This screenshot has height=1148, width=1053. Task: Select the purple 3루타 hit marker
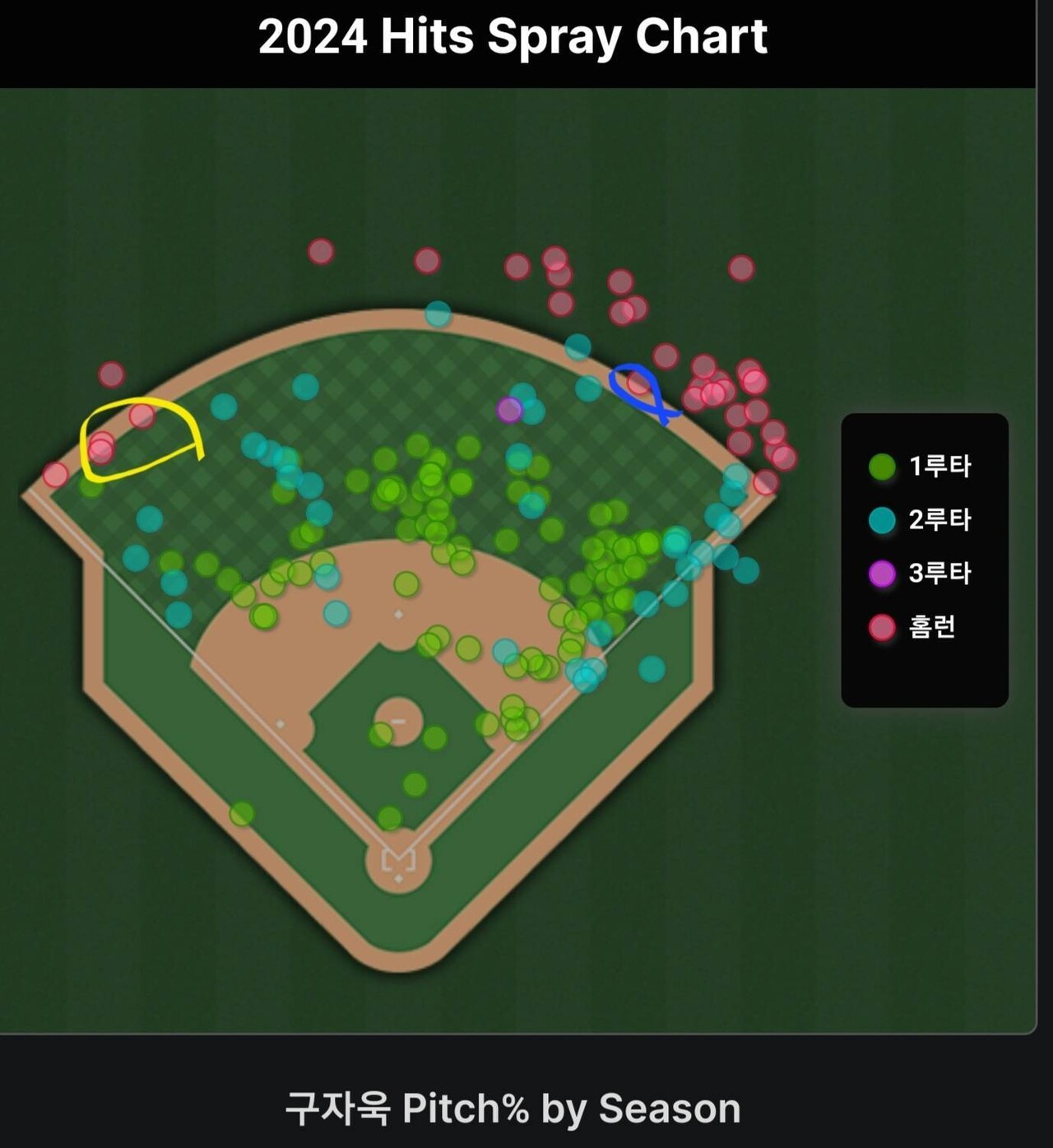(509, 409)
